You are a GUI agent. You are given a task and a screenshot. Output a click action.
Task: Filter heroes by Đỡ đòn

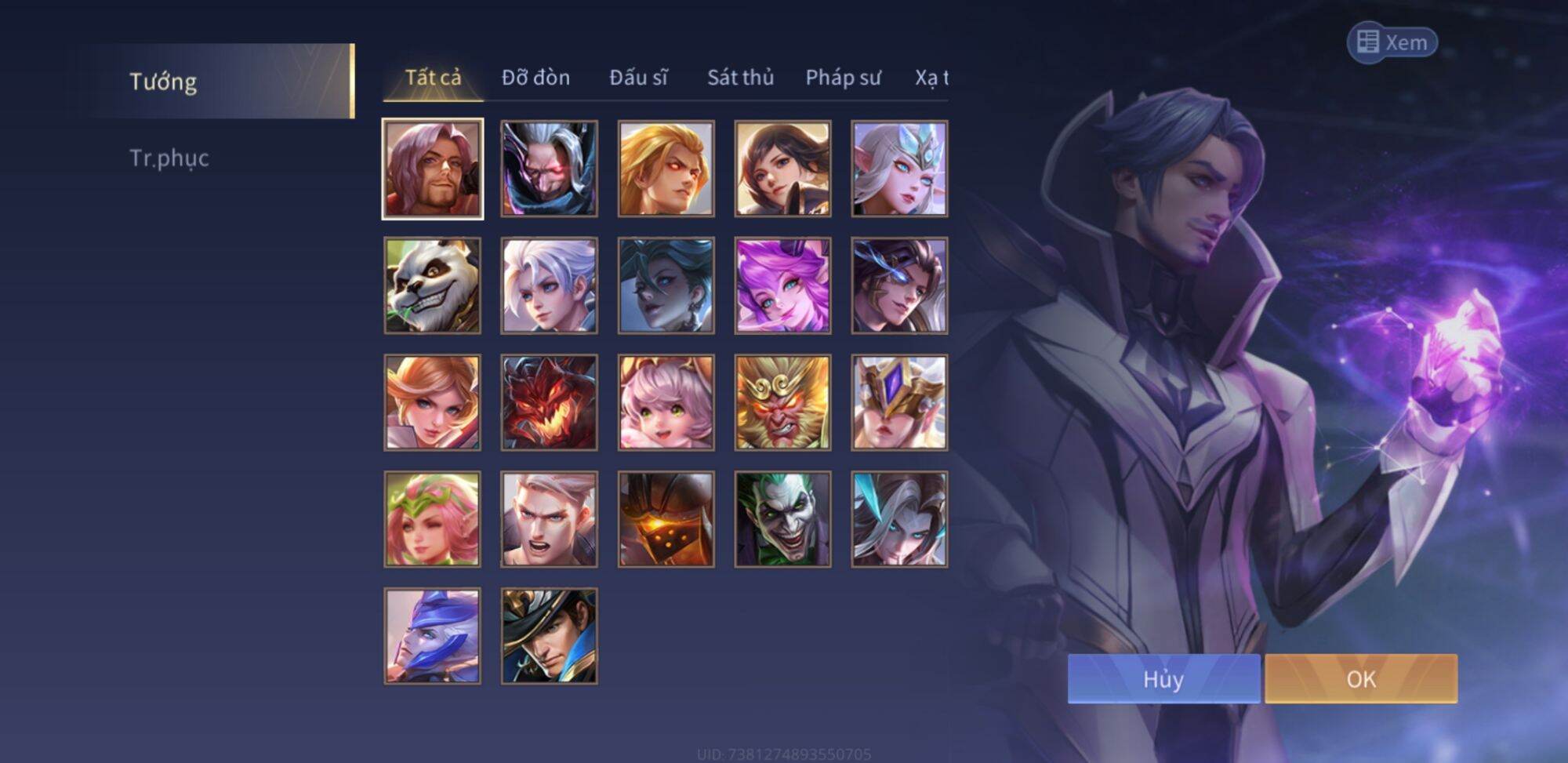[535, 78]
